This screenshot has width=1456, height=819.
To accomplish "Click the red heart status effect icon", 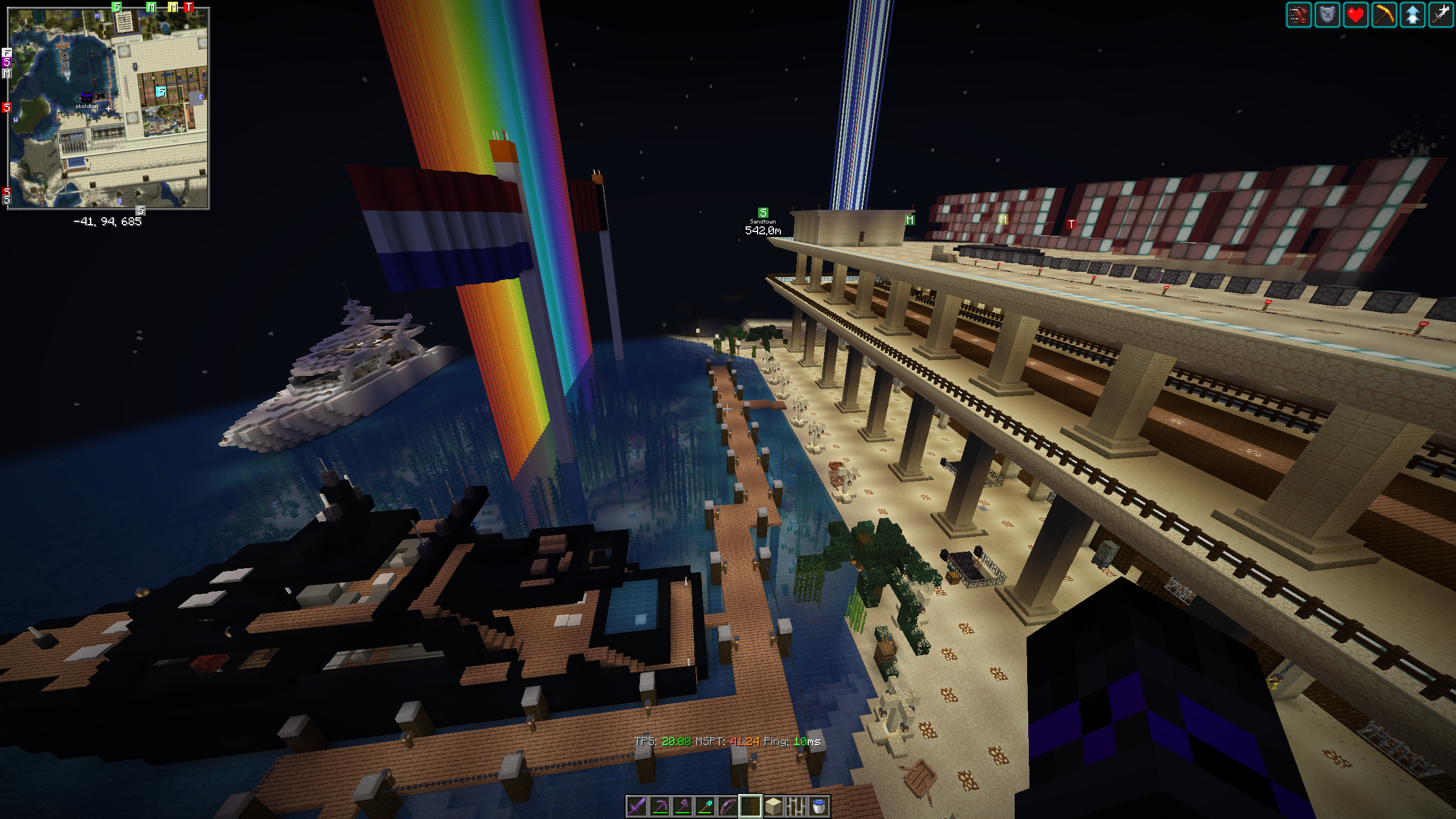I will click(x=1356, y=15).
